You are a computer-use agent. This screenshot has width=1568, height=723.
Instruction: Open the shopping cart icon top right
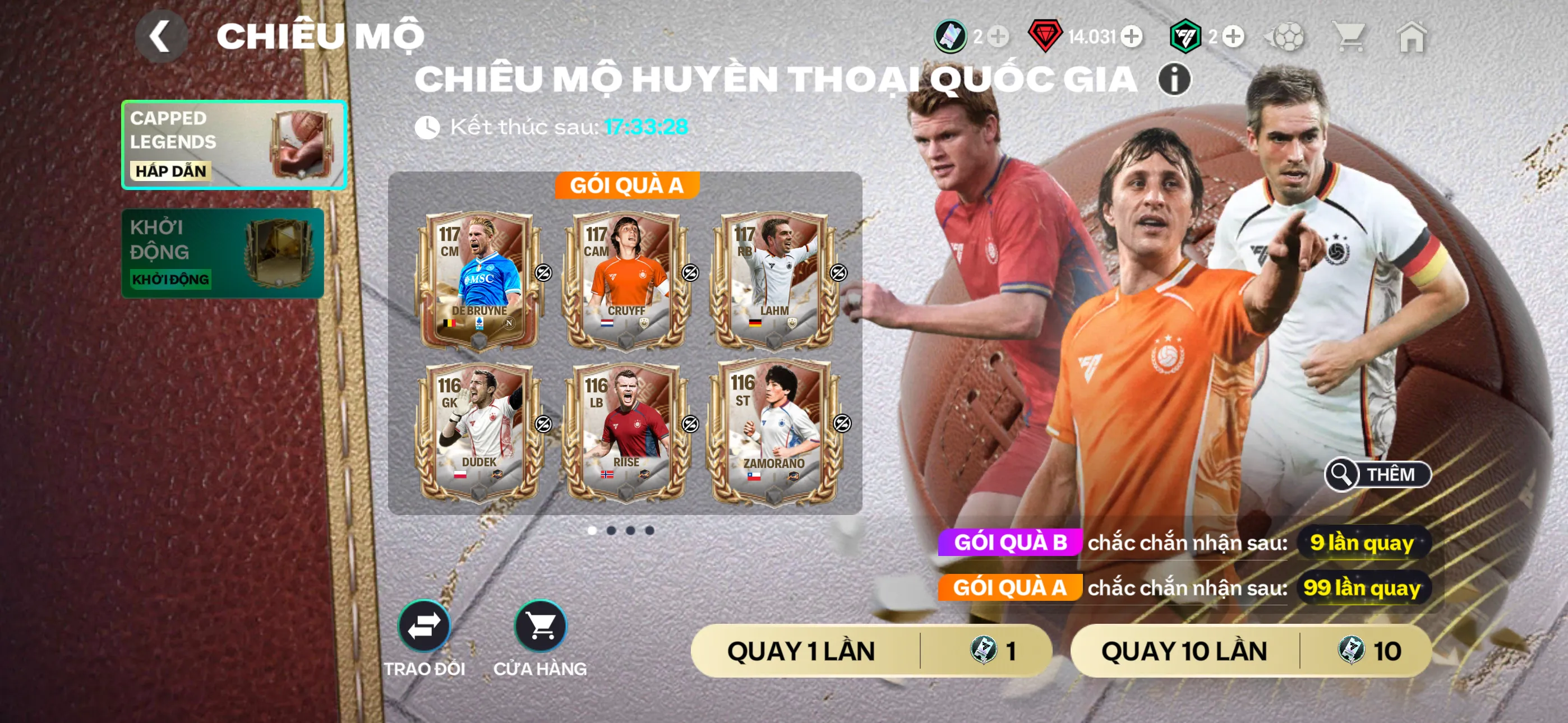point(1353,38)
